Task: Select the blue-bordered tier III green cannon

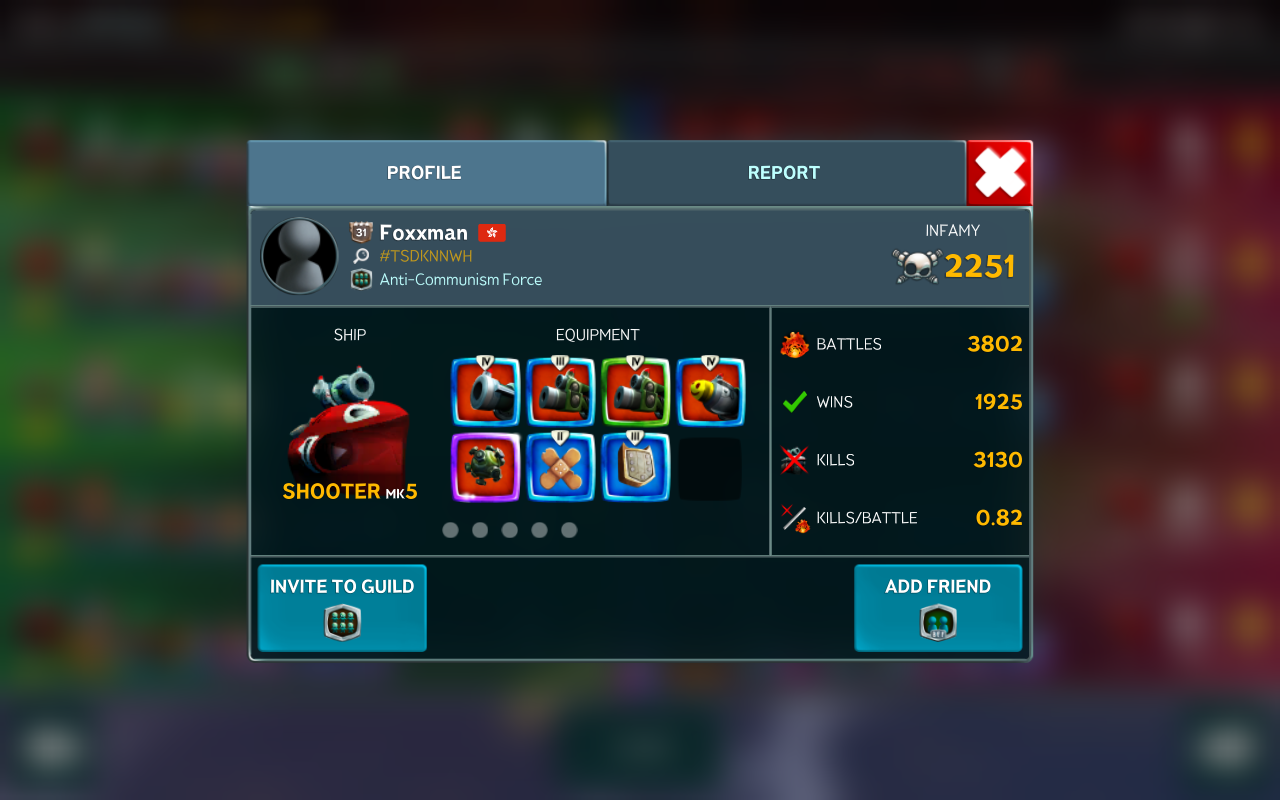Action: [561, 392]
